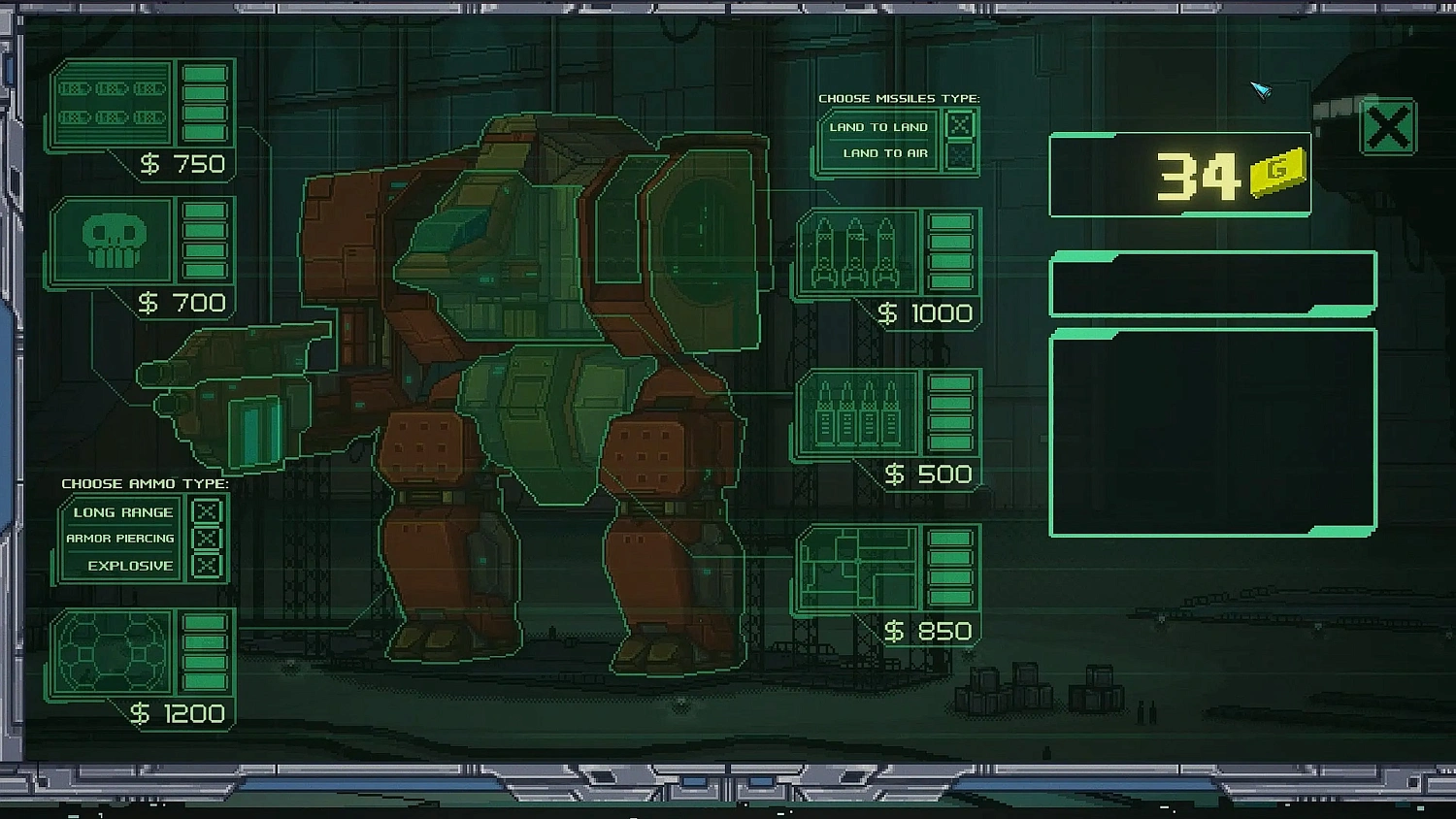The width and height of the screenshot is (1456, 819).
Task: Close the equipment shop with X button
Action: pyautogui.click(x=1387, y=127)
